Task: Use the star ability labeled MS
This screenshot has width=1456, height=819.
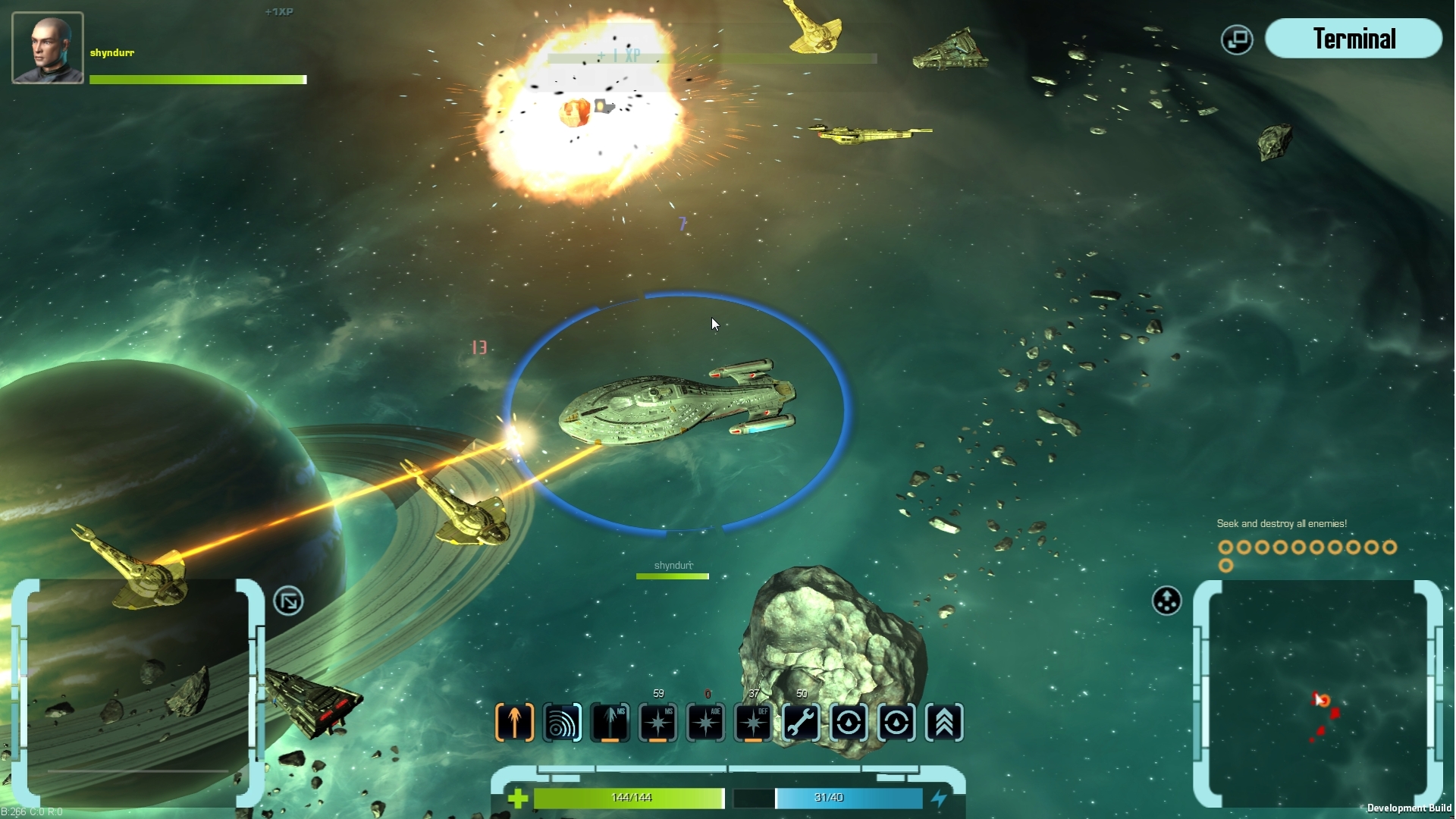Action: [657, 722]
